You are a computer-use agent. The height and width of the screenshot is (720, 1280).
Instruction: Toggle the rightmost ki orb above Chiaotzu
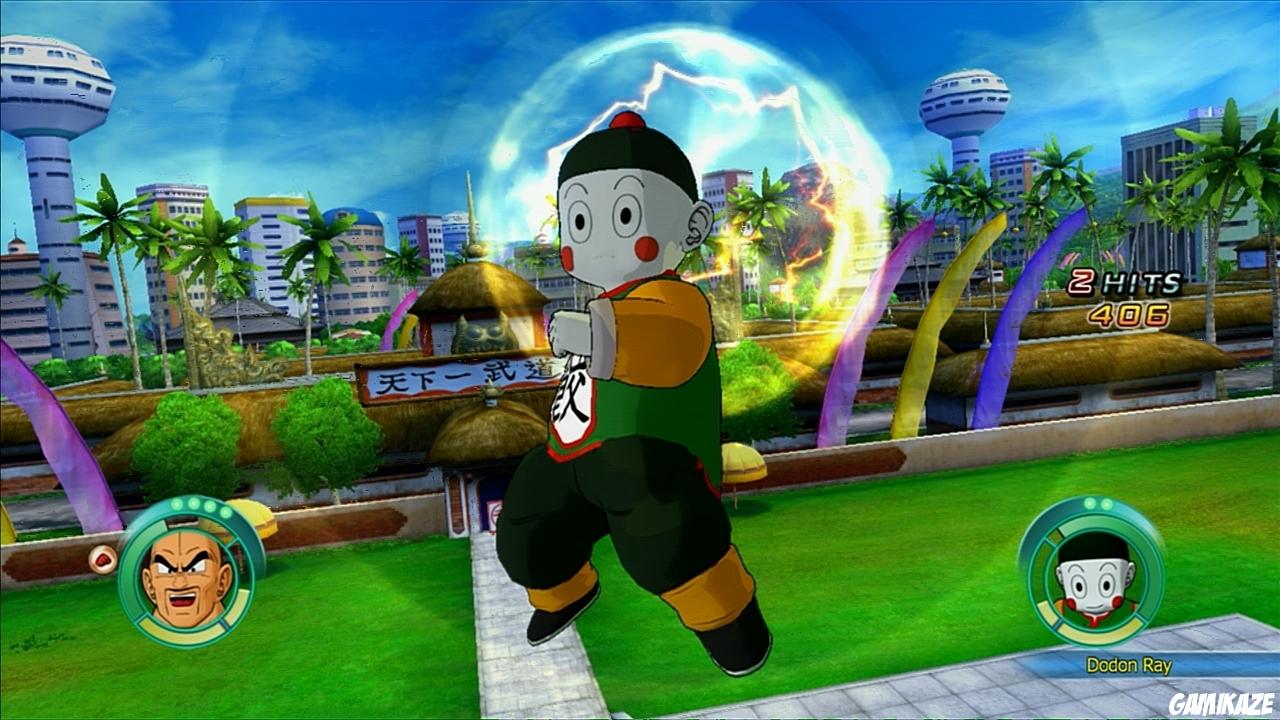pyautogui.click(x=1105, y=502)
